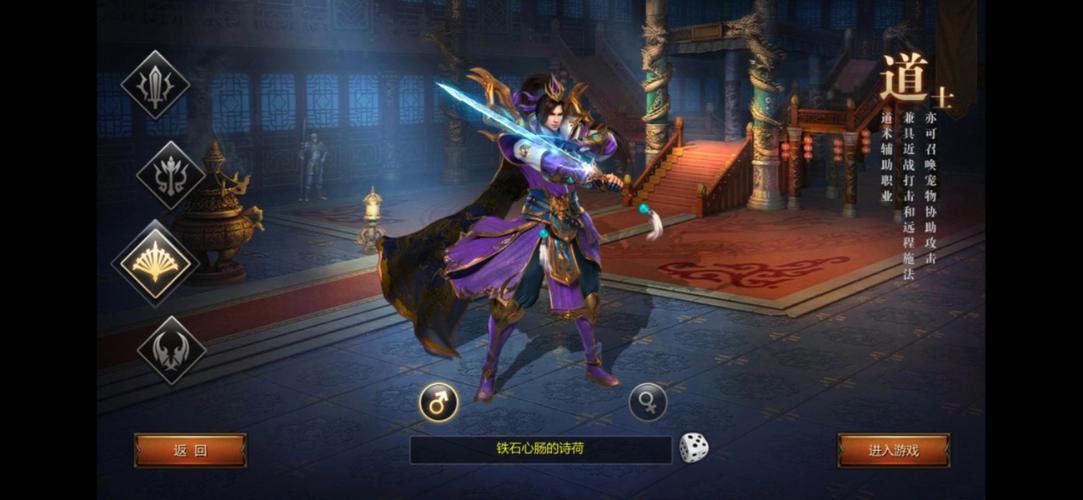Choose the male gender symbol
This screenshot has width=1083, height=500.
point(438,402)
